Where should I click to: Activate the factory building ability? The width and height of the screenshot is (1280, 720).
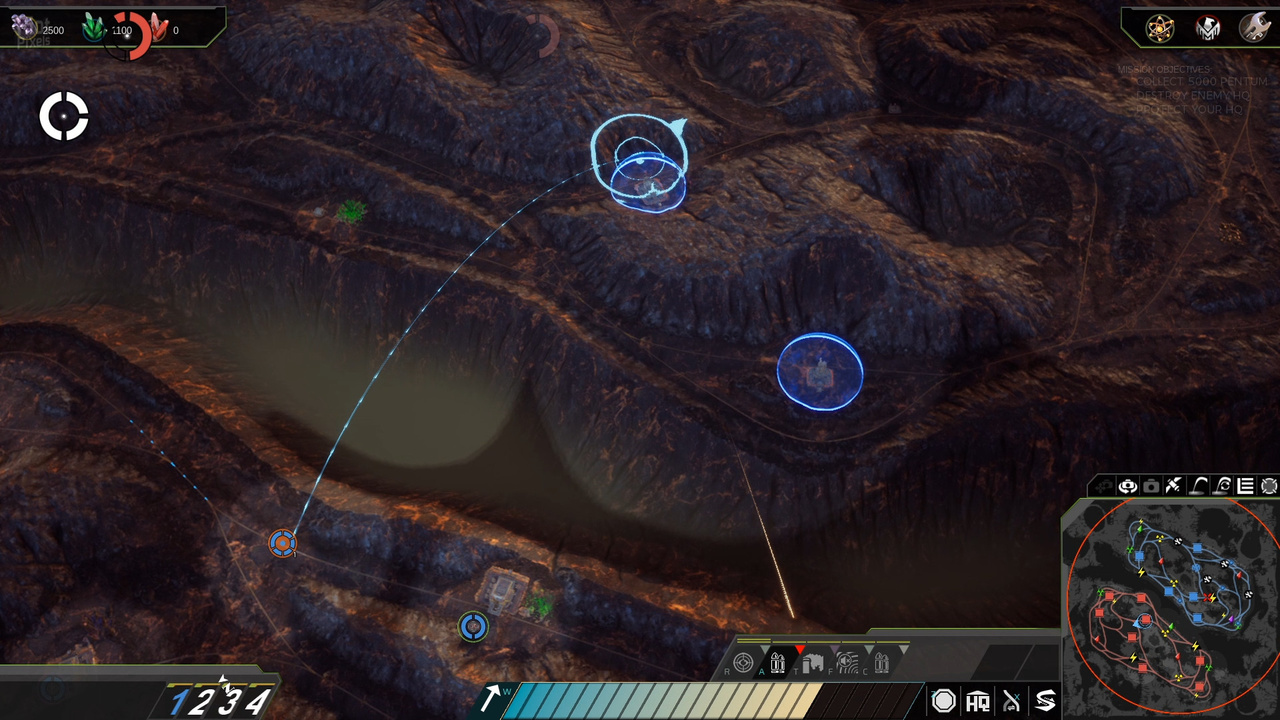(812, 662)
